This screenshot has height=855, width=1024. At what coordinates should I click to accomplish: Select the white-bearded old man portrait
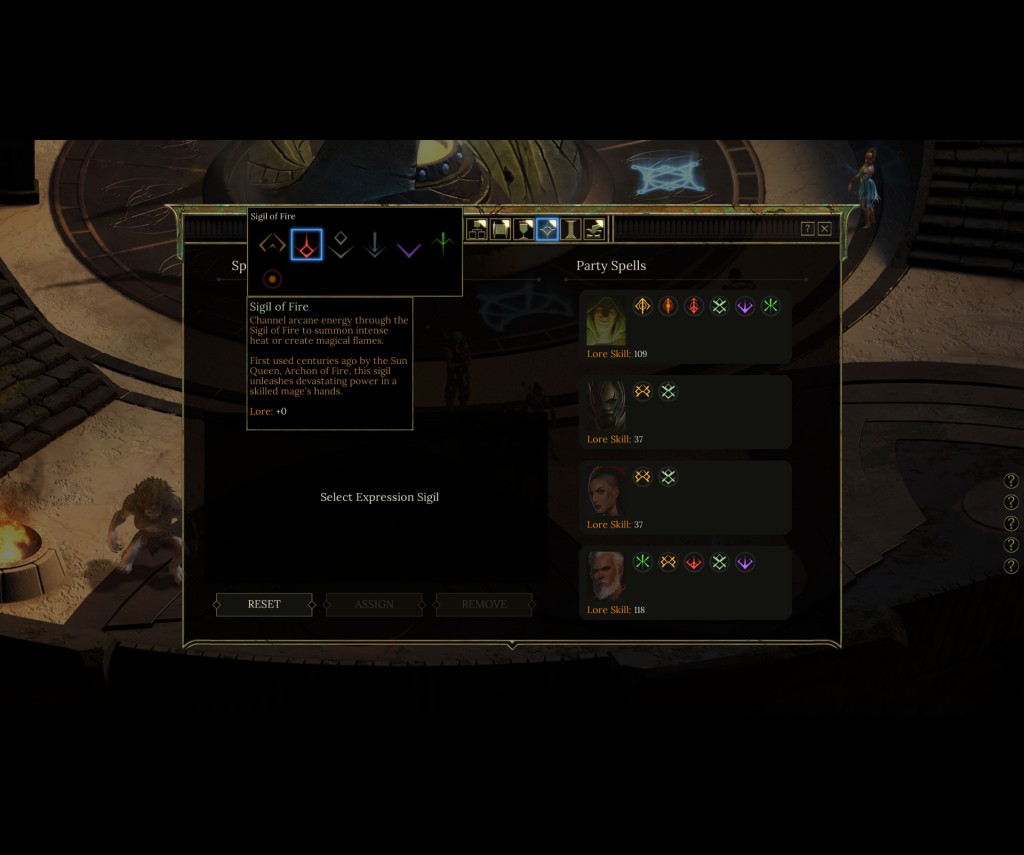[x=606, y=576]
